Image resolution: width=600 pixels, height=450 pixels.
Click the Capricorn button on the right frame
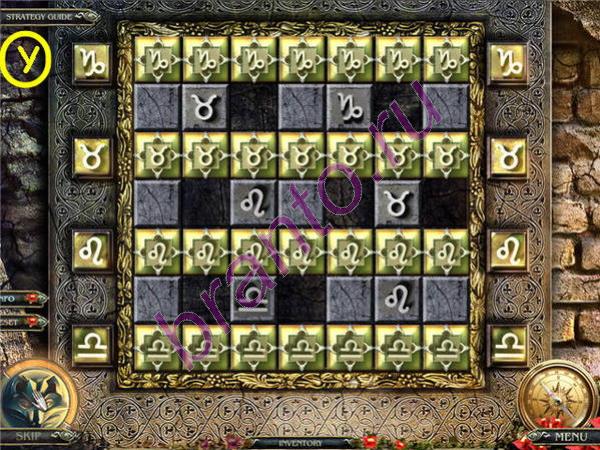coord(507,62)
